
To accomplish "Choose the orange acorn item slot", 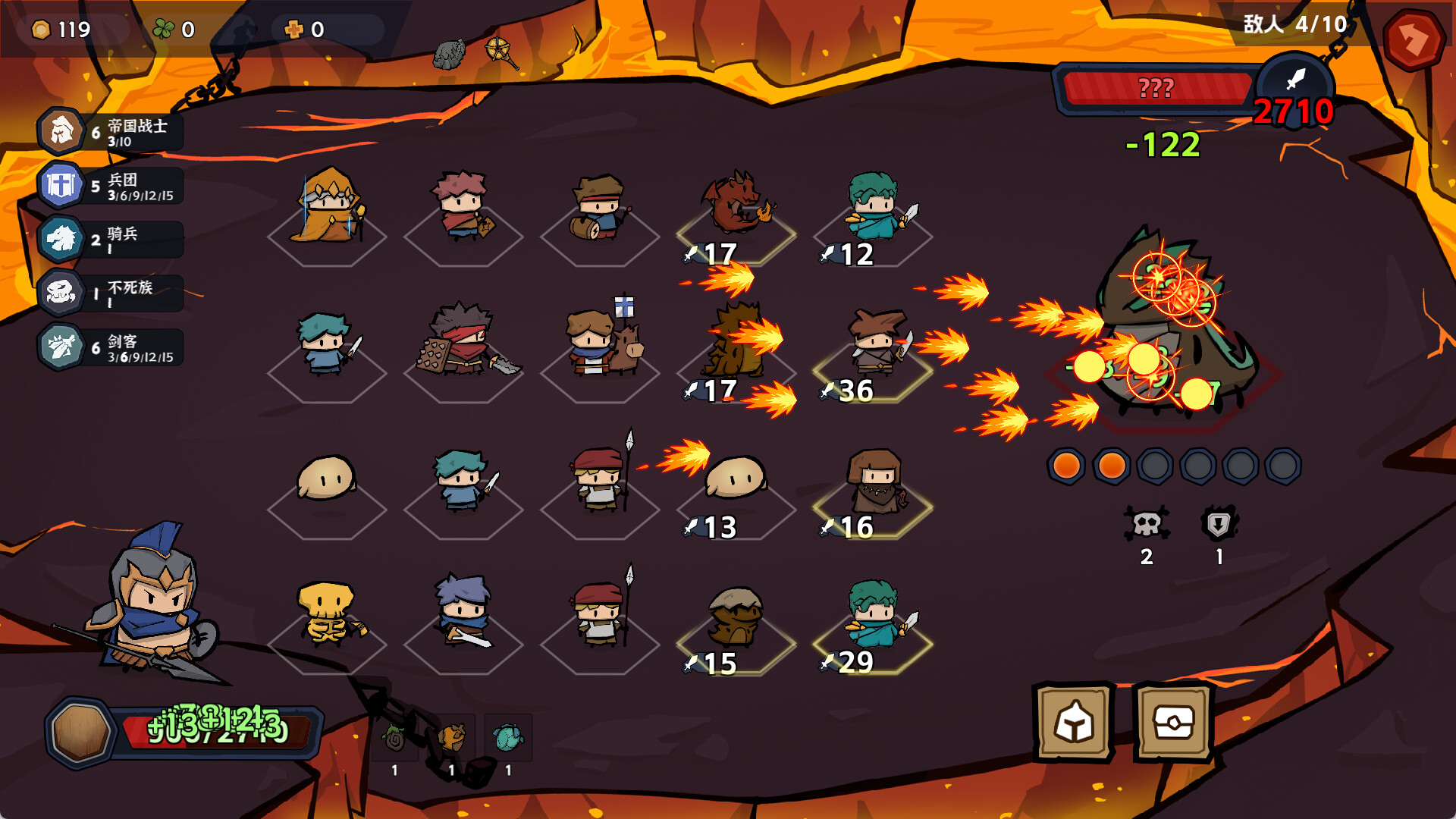I will point(451,738).
